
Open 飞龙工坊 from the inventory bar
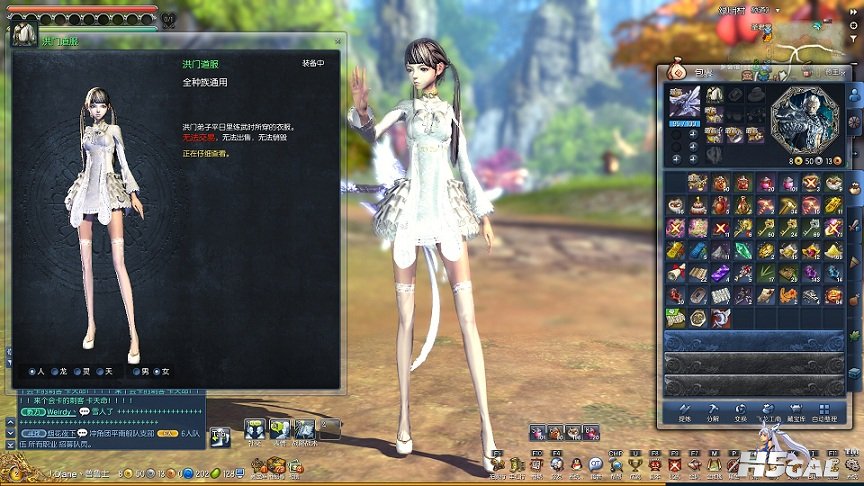coord(769,410)
